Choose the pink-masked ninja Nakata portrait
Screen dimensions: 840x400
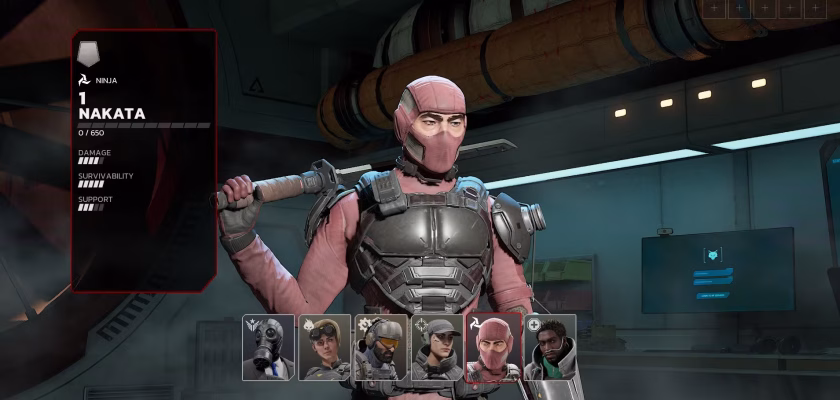pos(493,348)
